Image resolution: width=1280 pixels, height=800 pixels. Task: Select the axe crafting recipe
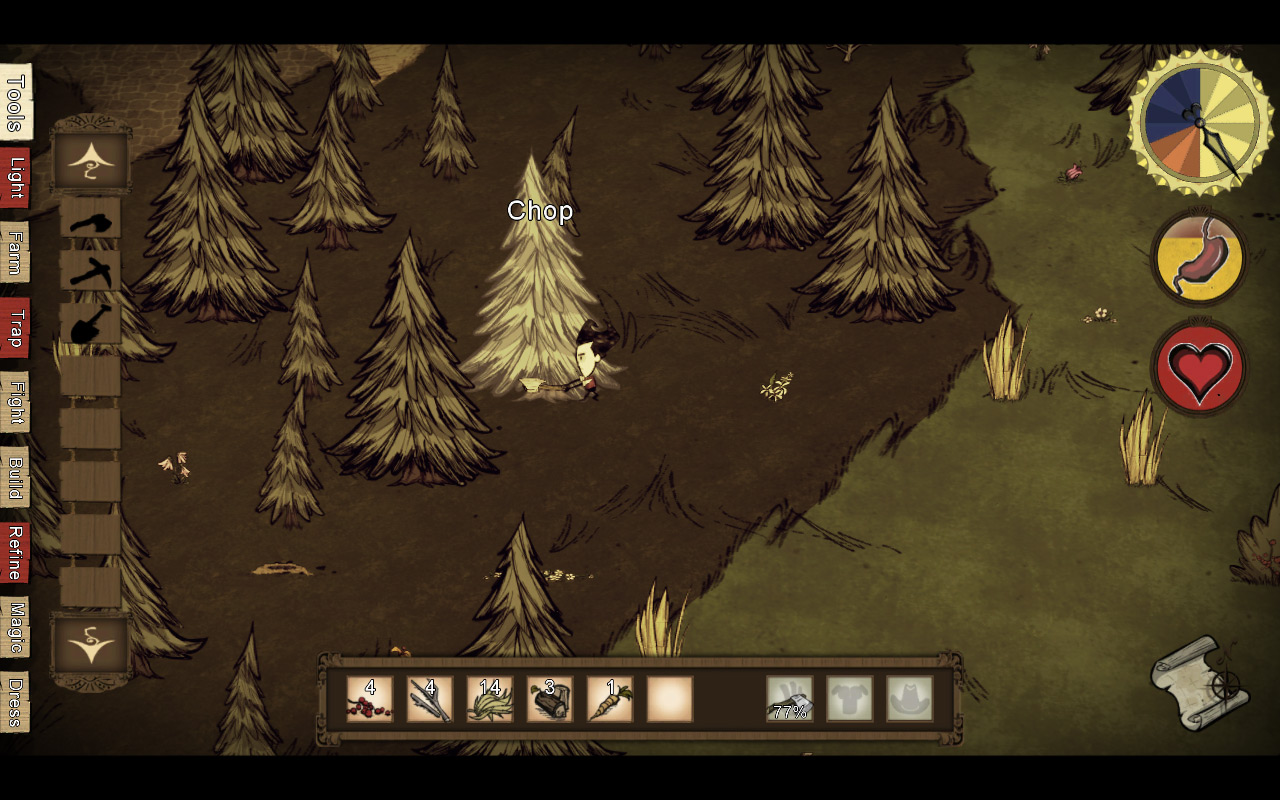point(91,218)
